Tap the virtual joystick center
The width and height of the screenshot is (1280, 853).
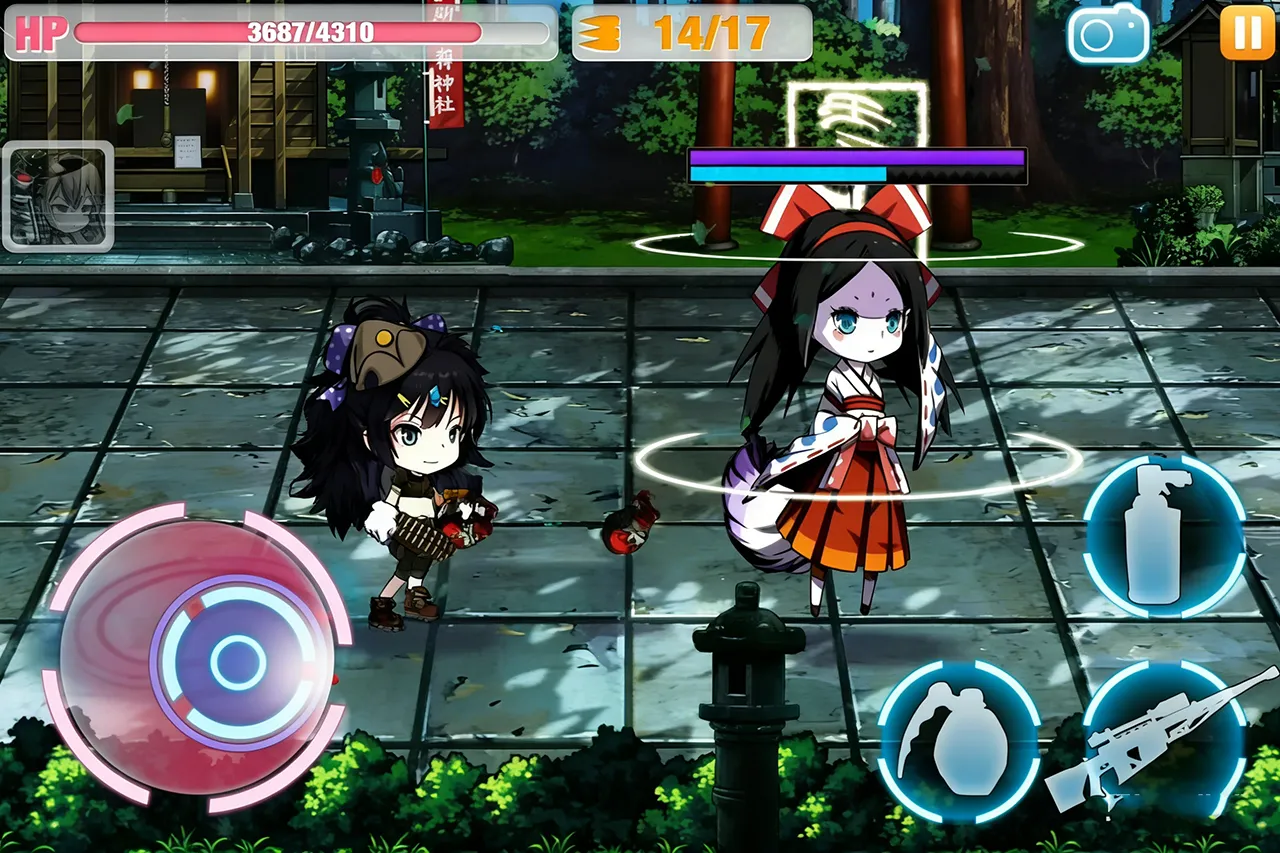point(237,661)
